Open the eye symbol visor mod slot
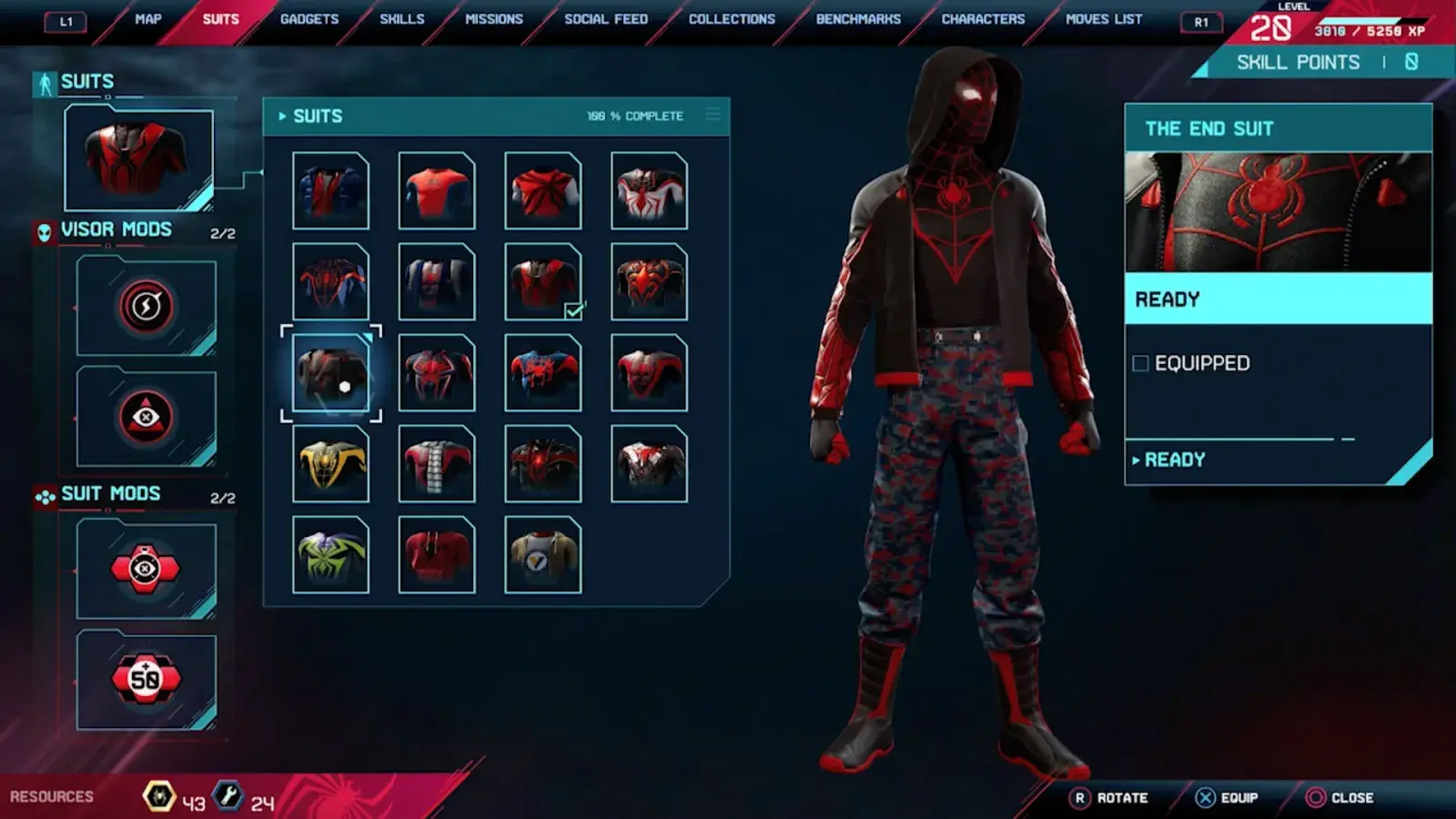 [147, 418]
